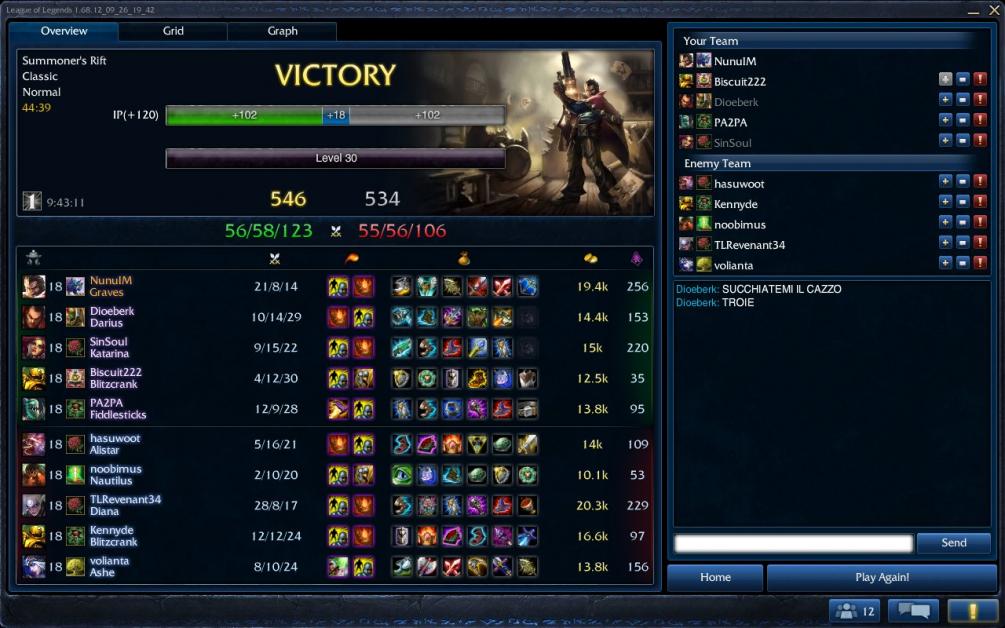Click the minus button beside Biscuit222
The width and height of the screenshot is (1005, 628).
962,80
